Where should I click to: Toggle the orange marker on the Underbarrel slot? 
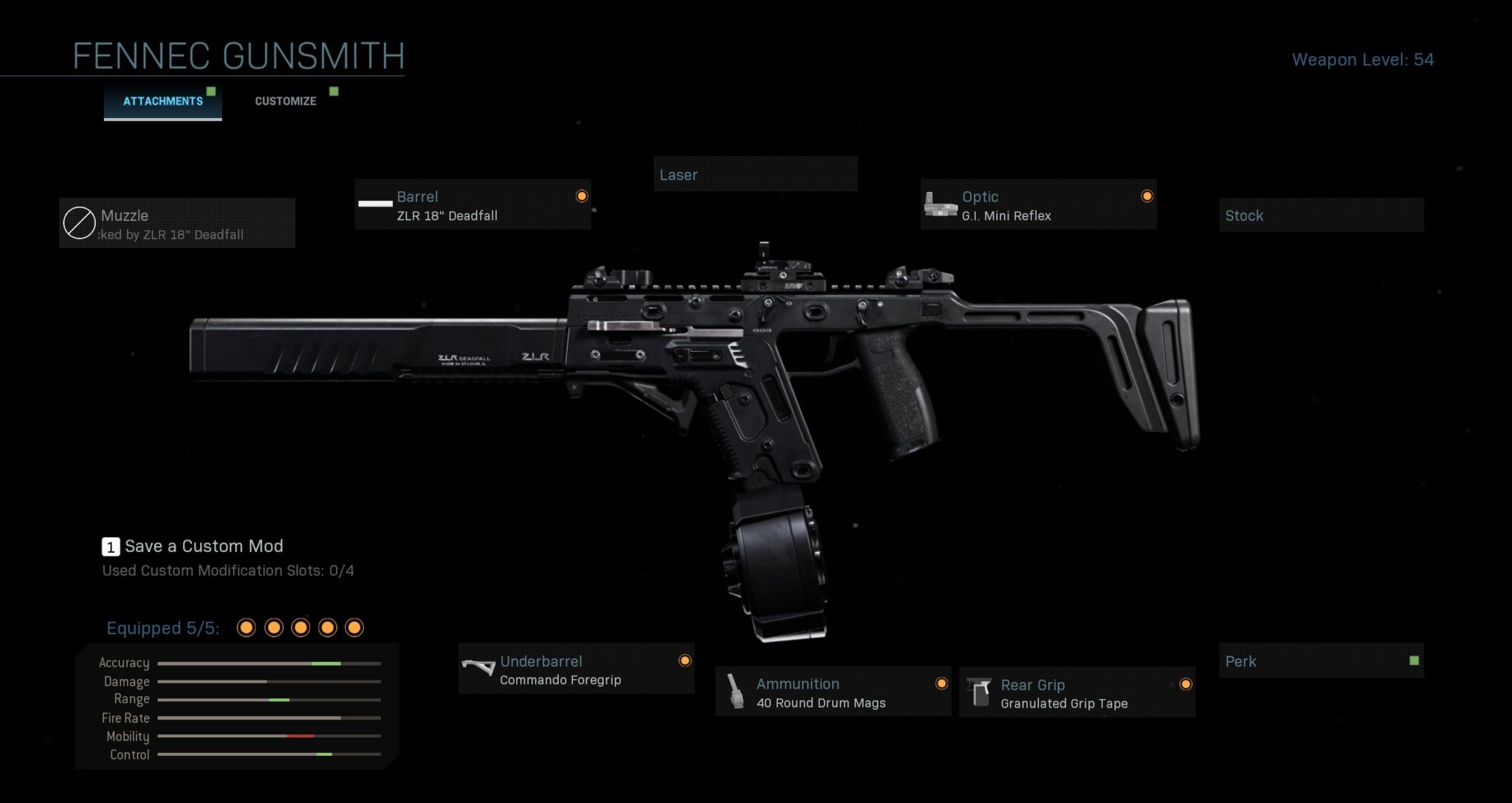(x=686, y=661)
